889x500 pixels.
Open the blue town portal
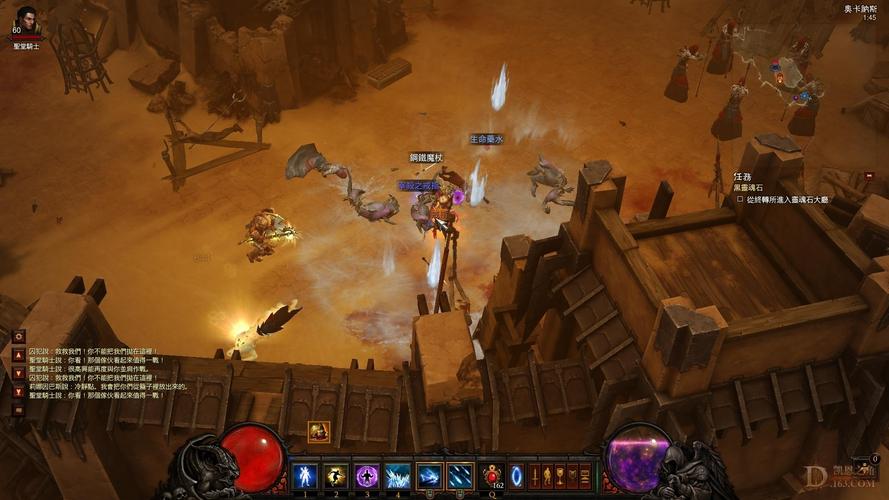pyautogui.click(x=517, y=476)
